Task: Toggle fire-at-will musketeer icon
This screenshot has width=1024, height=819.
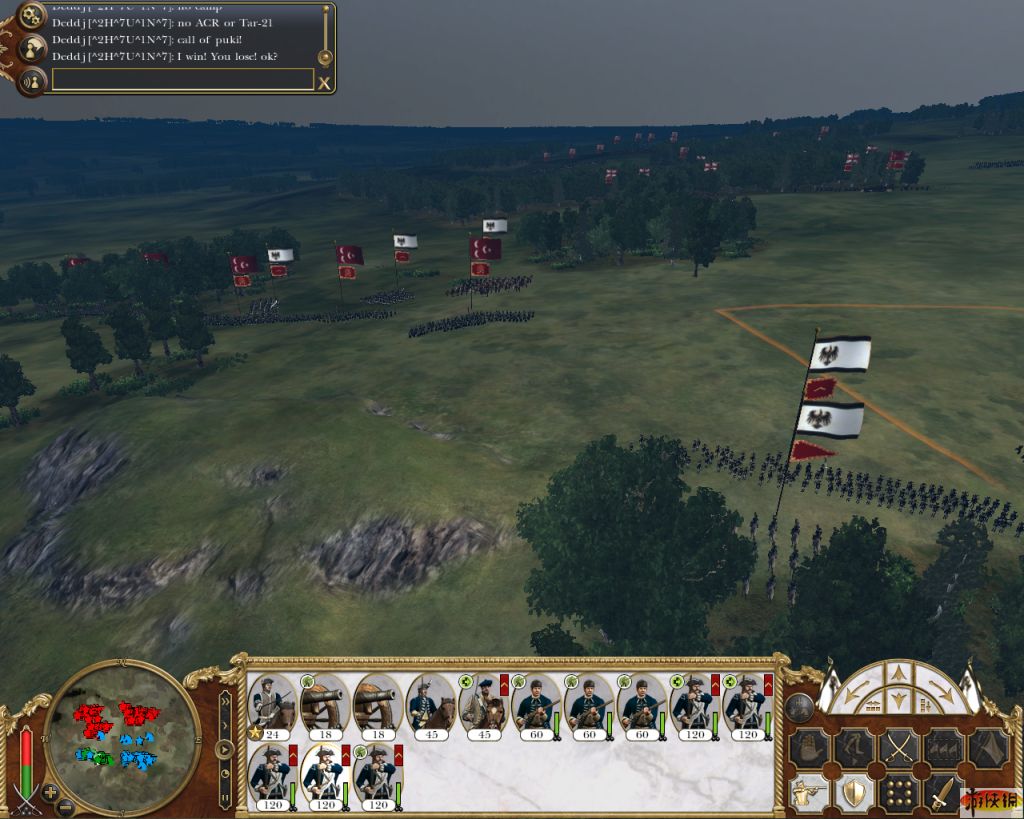Action: click(x=809, y=793)
